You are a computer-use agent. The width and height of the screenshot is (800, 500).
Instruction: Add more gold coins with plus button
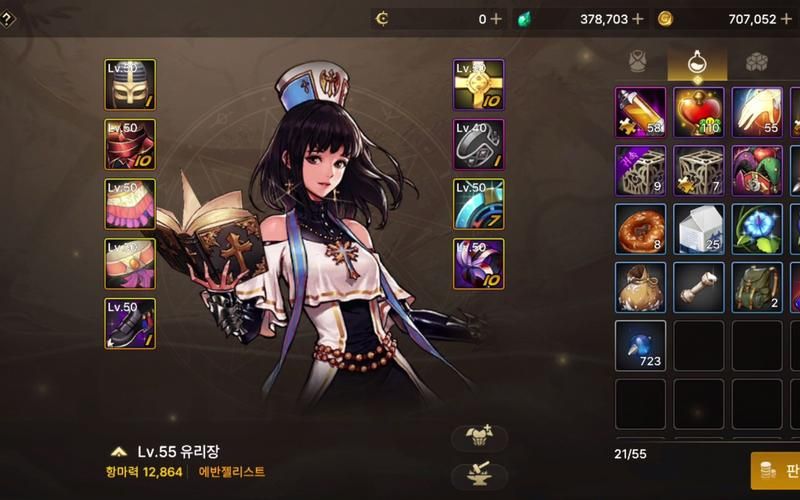[x=786, y=19]
